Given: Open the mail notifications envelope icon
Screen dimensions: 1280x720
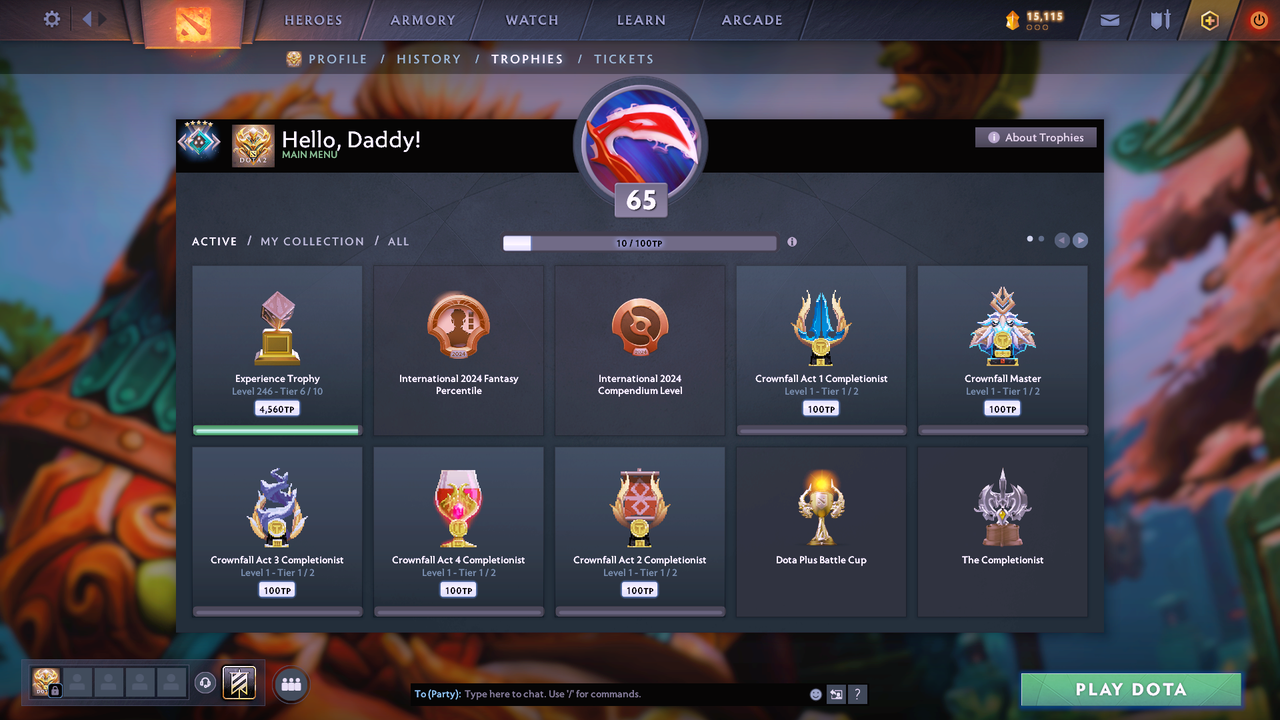Looking at the screenshot, I should coord(1109,19).
